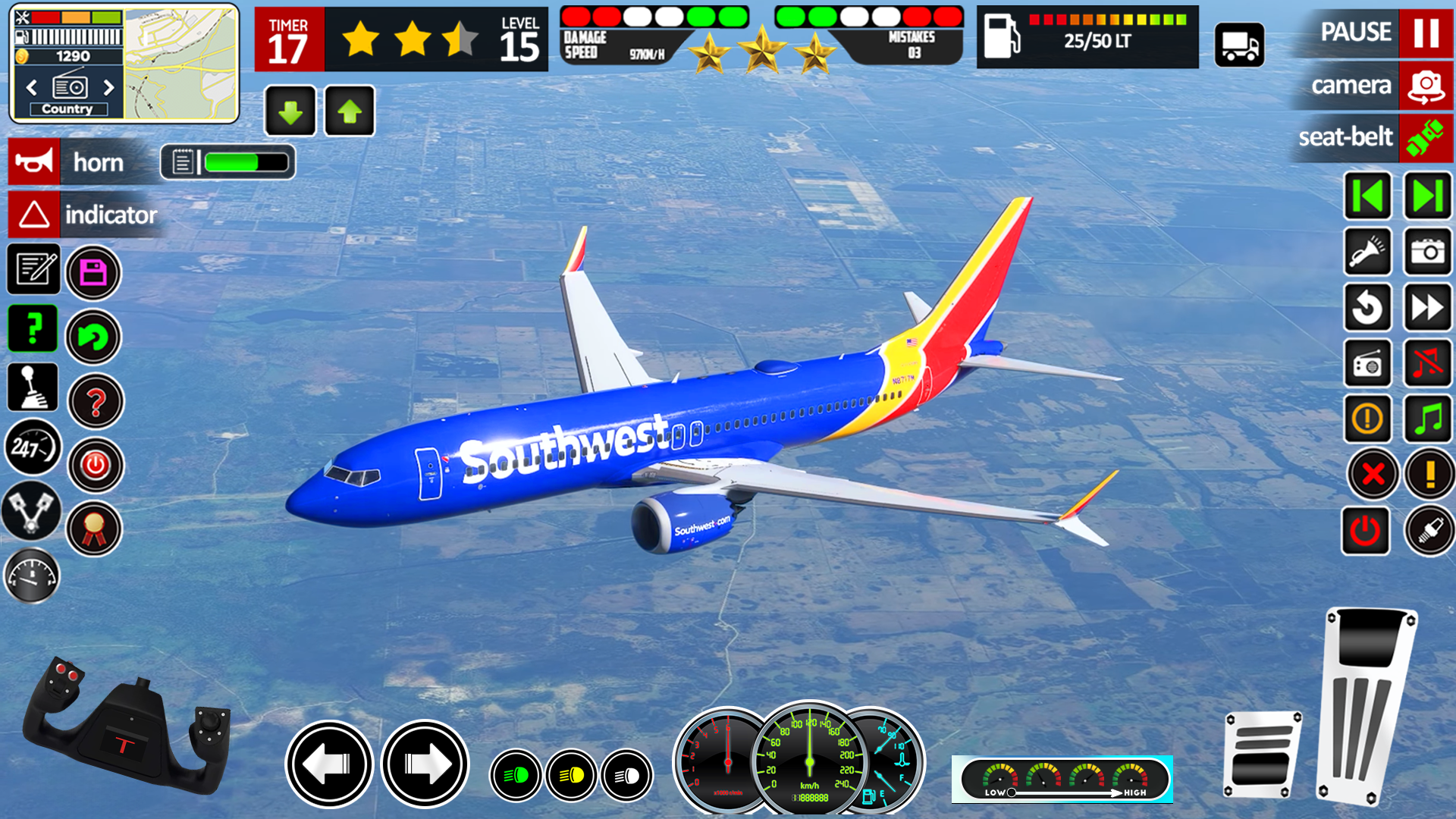Screen dimensions: 1456x819
Task: Switch view using the camera button
Action: point(1426,86)
